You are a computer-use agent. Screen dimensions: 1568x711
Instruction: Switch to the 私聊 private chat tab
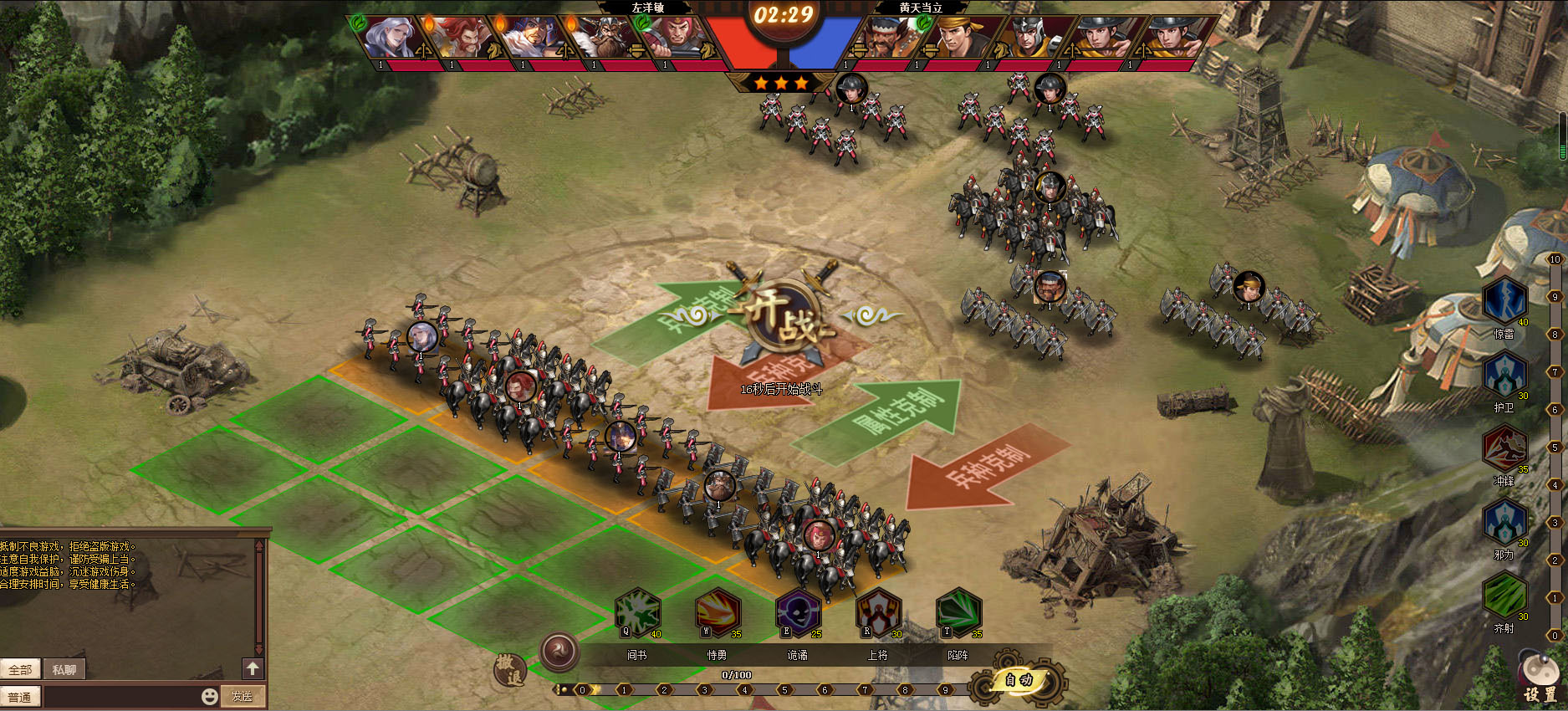point(64,670)
